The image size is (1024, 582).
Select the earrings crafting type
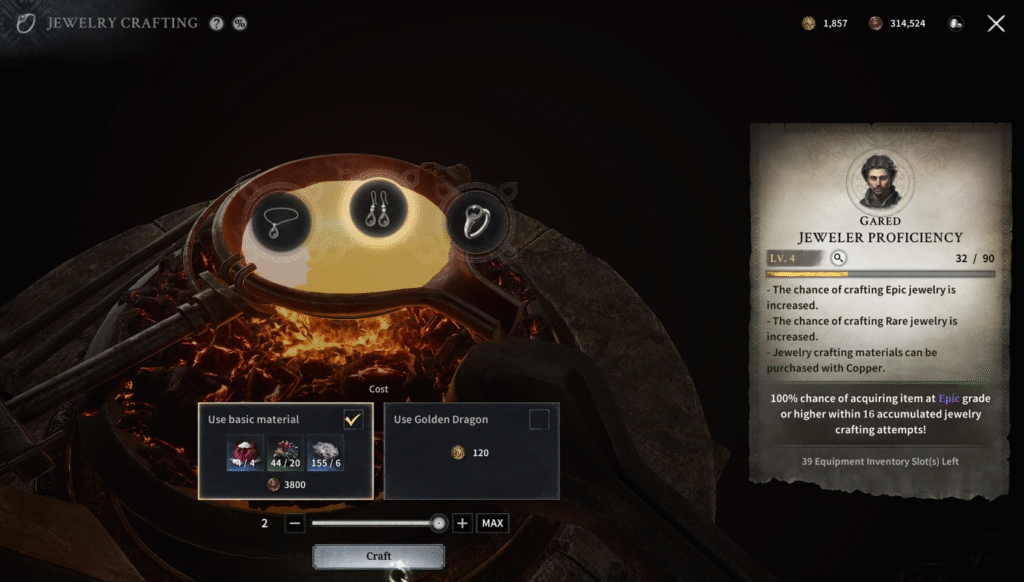coord(378,210)
